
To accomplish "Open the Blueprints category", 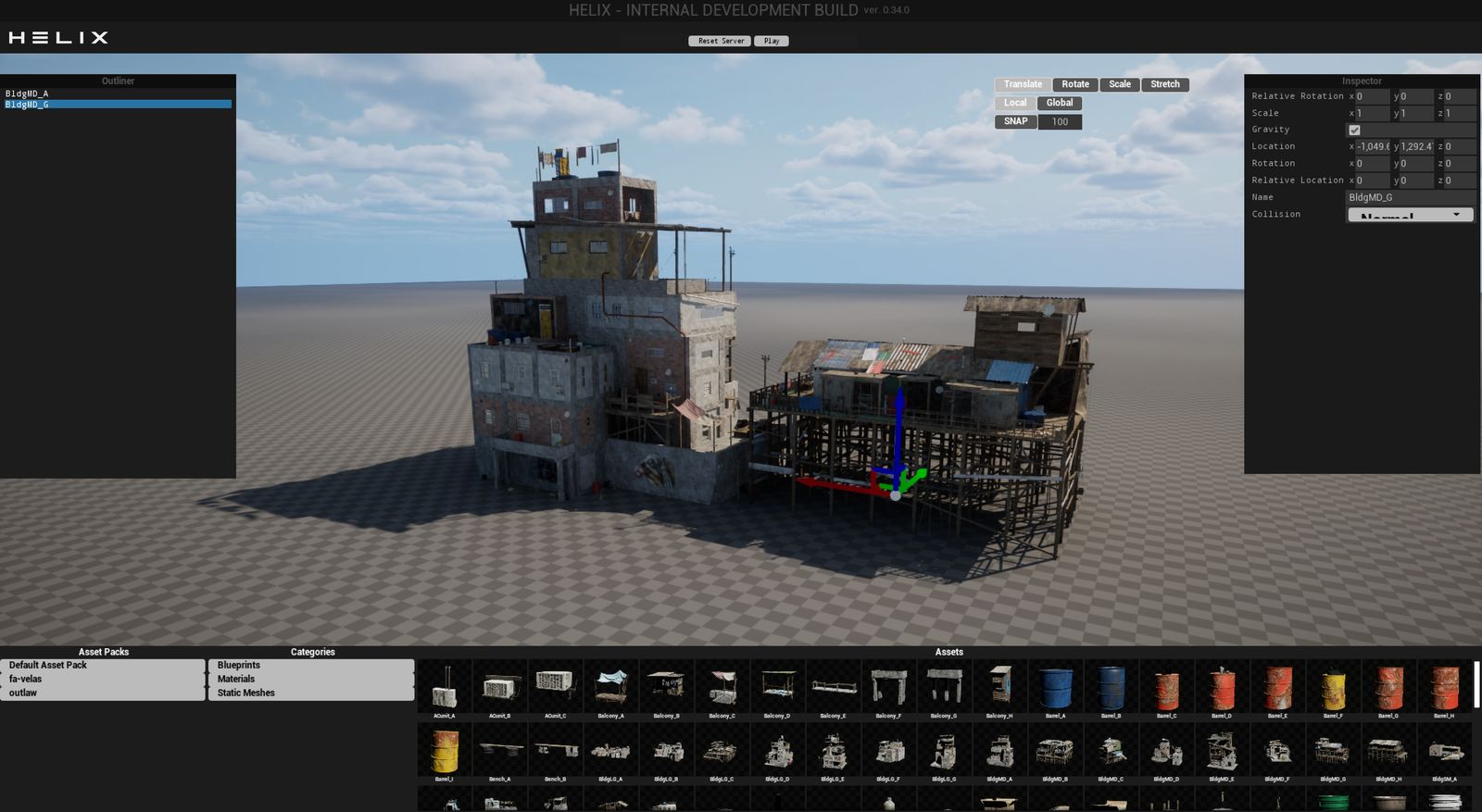I will tap(310, 665).
